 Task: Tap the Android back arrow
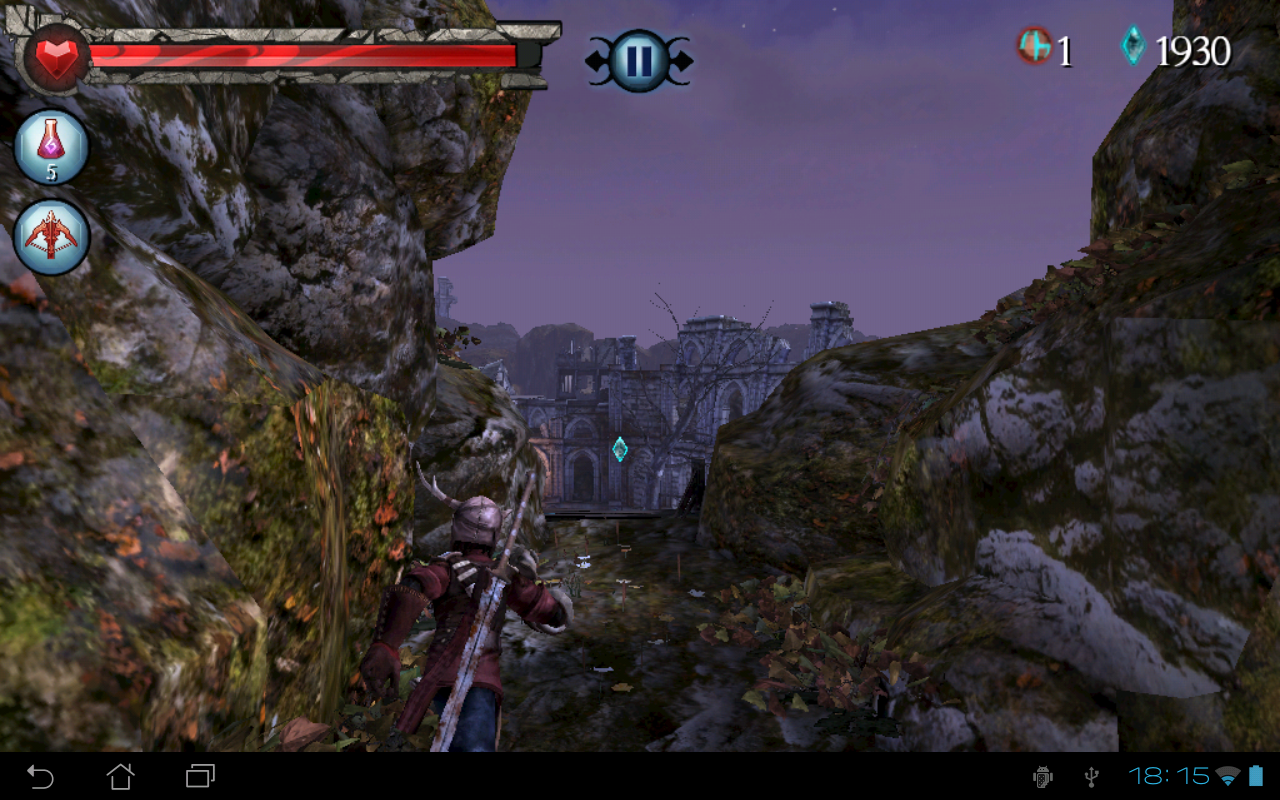40,776
